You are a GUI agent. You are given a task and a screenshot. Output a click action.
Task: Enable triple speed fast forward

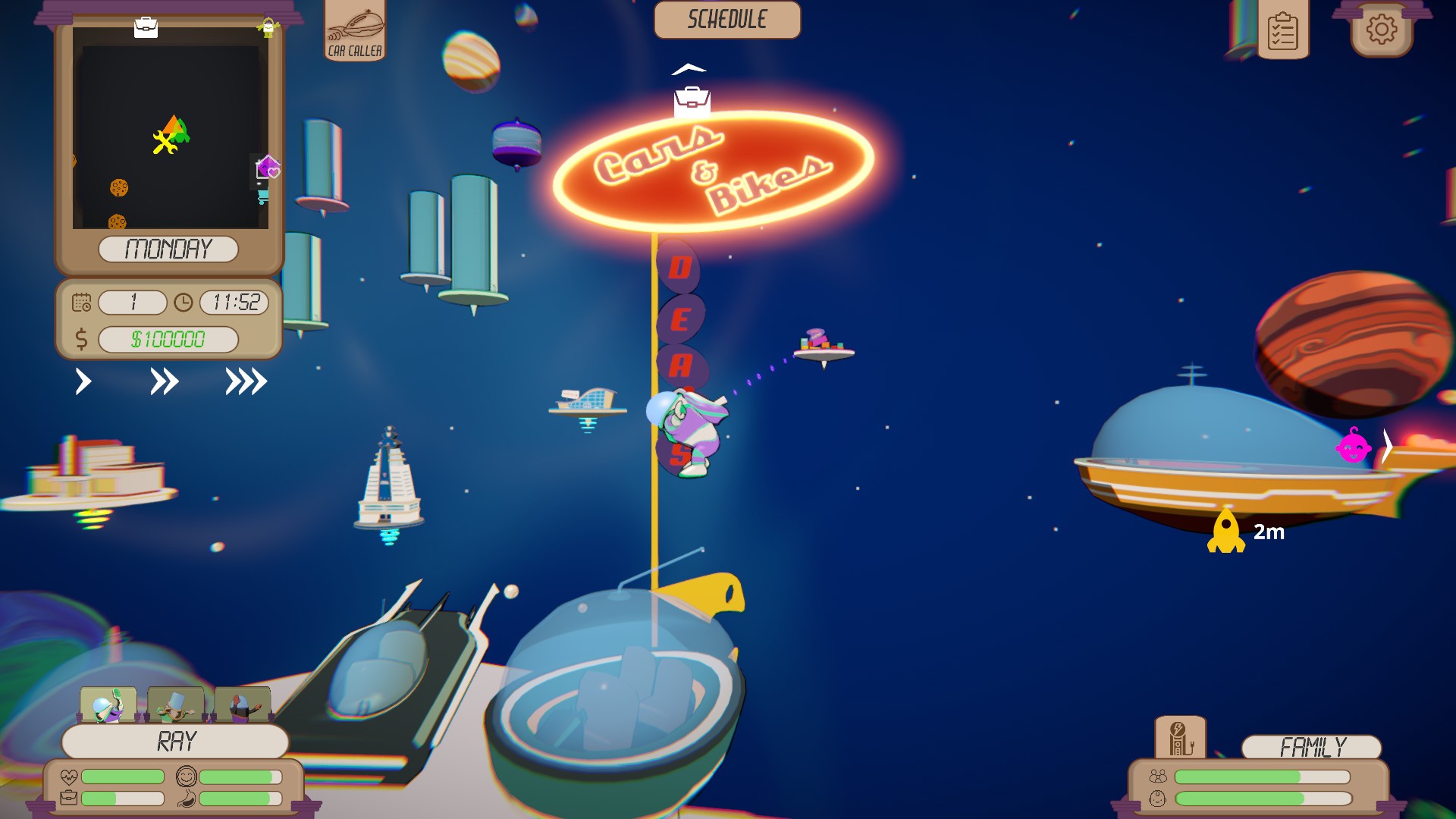[246, 382]
